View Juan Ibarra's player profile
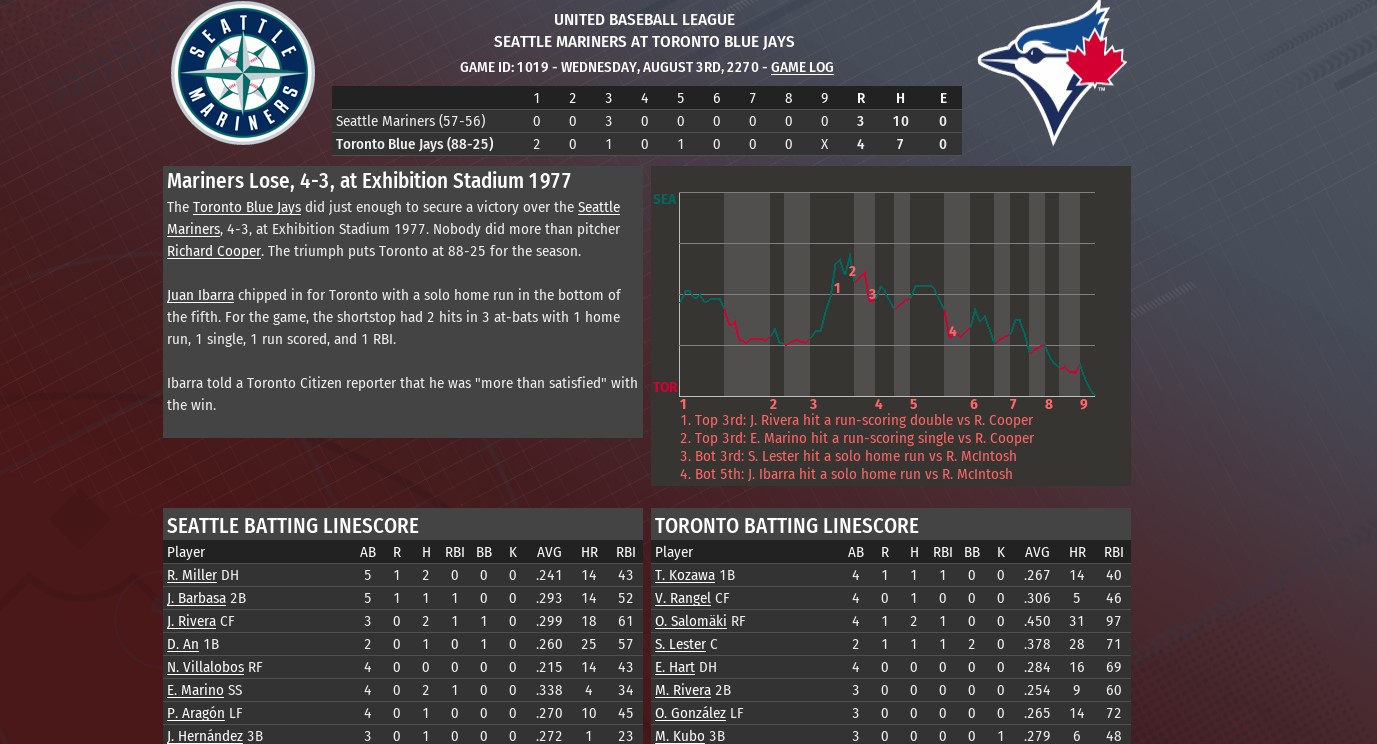 200,295
